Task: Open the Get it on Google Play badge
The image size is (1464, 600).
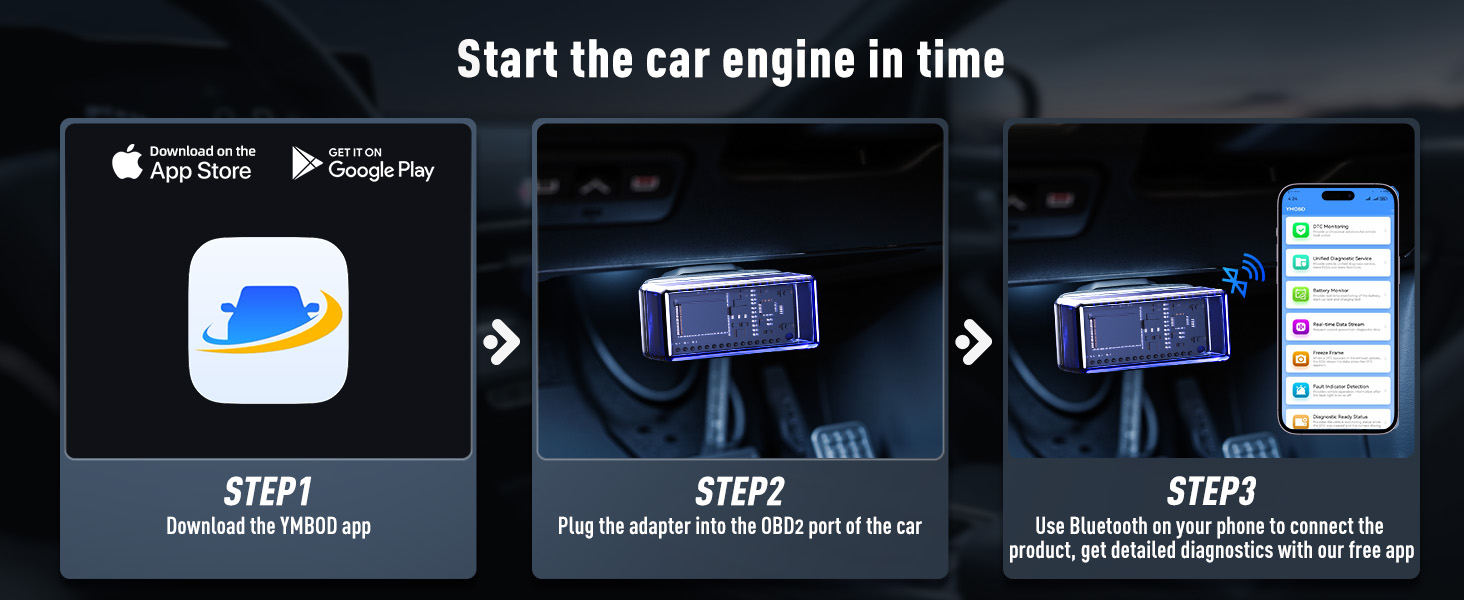Action: point(363,163)
